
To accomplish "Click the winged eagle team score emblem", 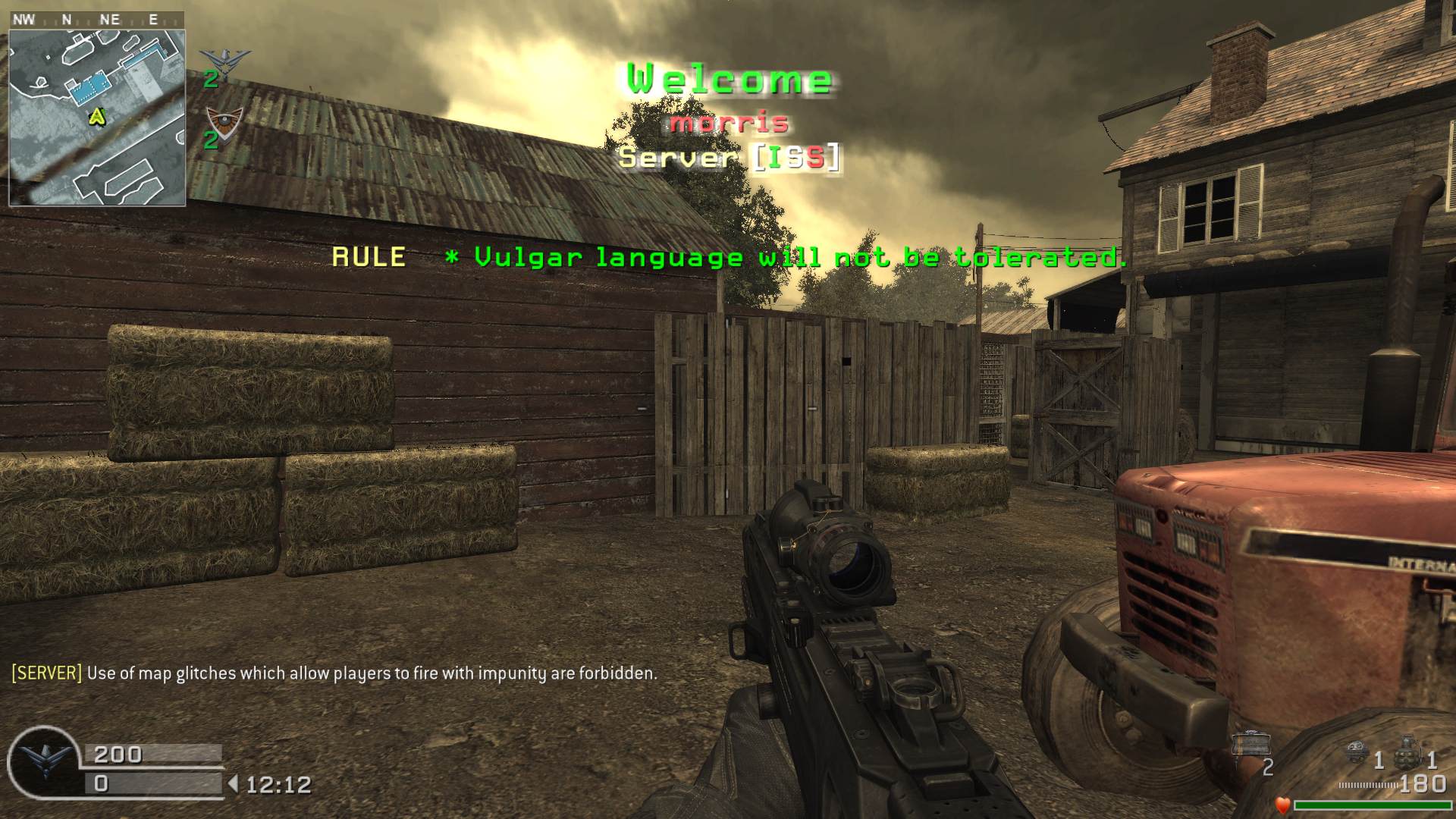I will coord(224,62).
